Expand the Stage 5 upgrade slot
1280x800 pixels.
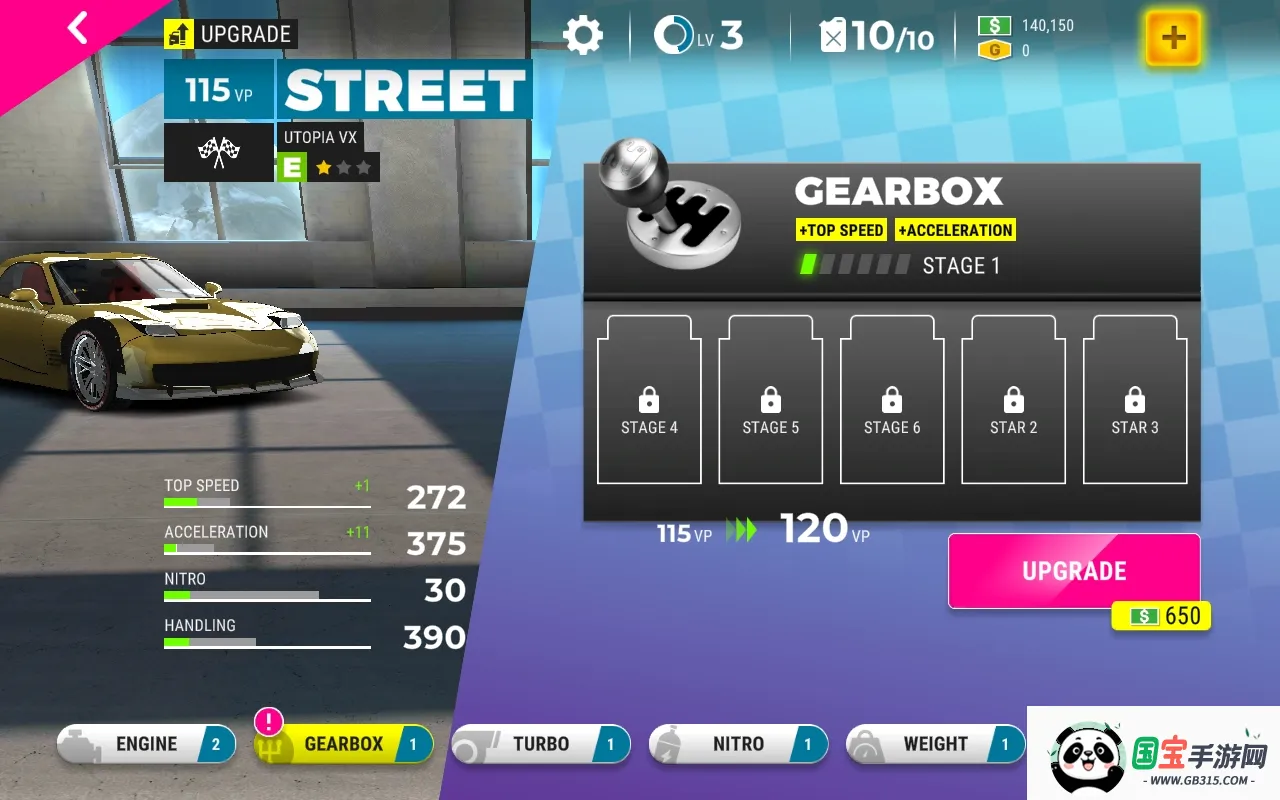770,400
